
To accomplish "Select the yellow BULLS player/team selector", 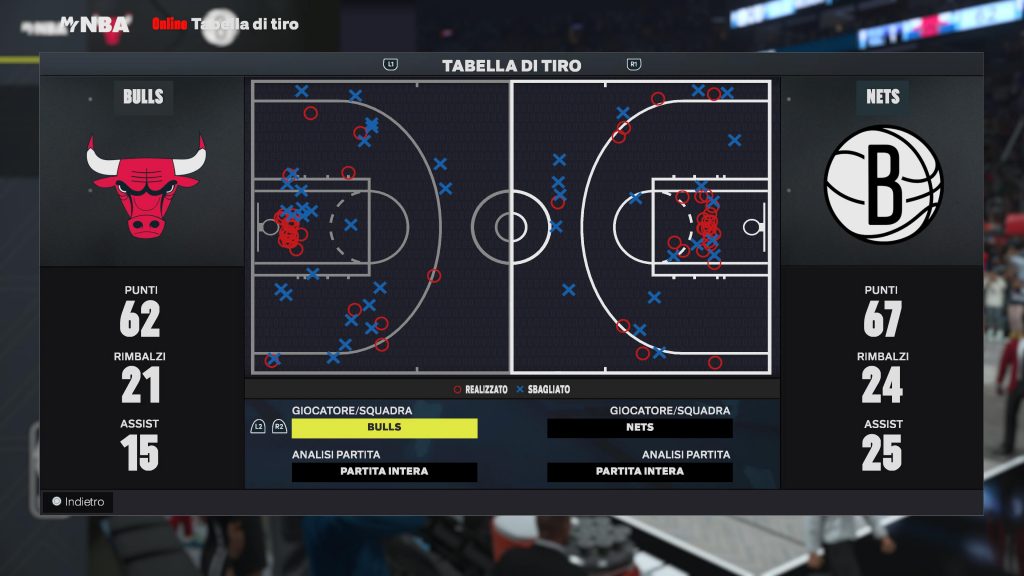I will [x=384, y=428].
